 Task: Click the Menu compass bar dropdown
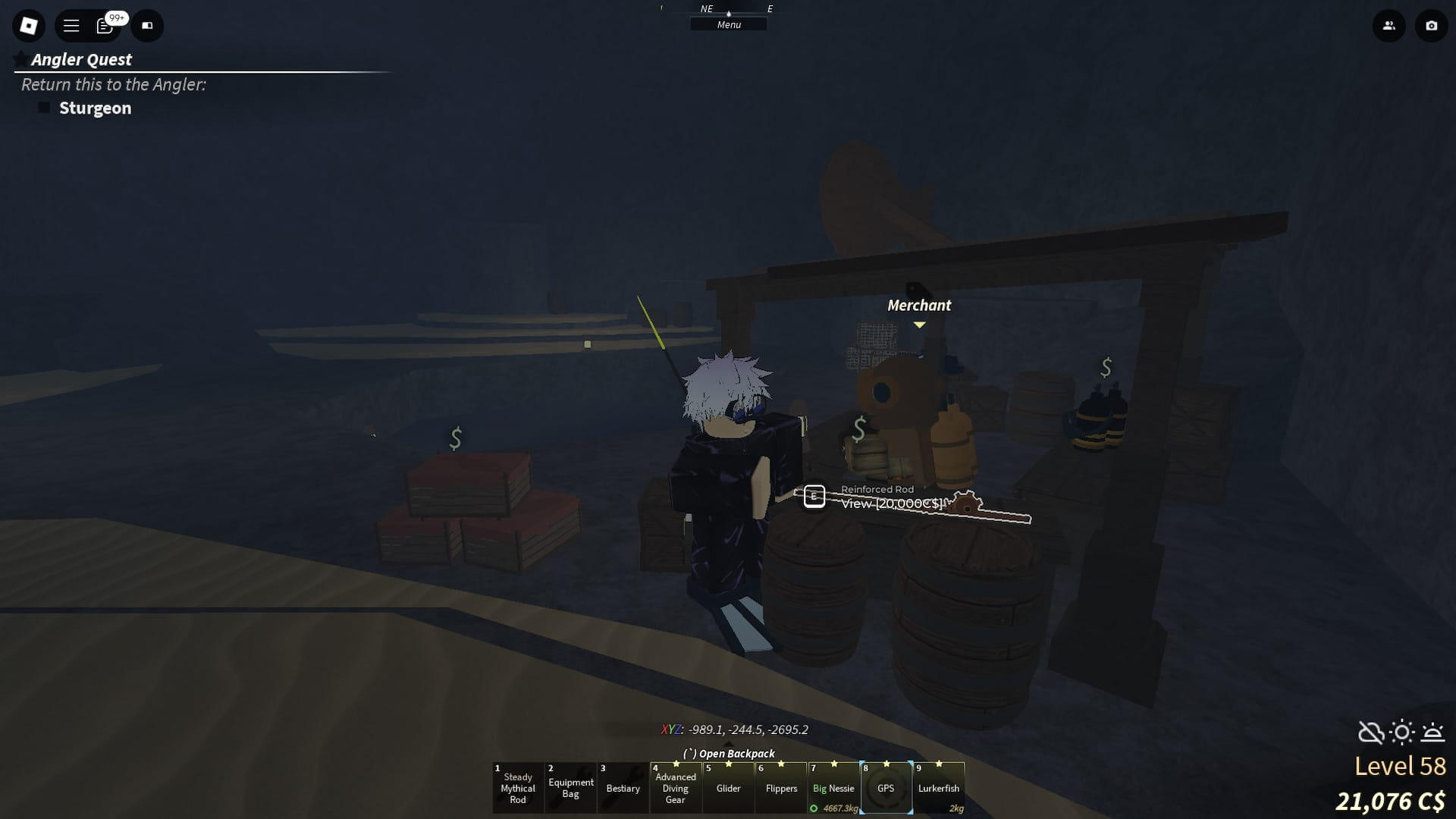pyautogui.click(x=729, y=24)
